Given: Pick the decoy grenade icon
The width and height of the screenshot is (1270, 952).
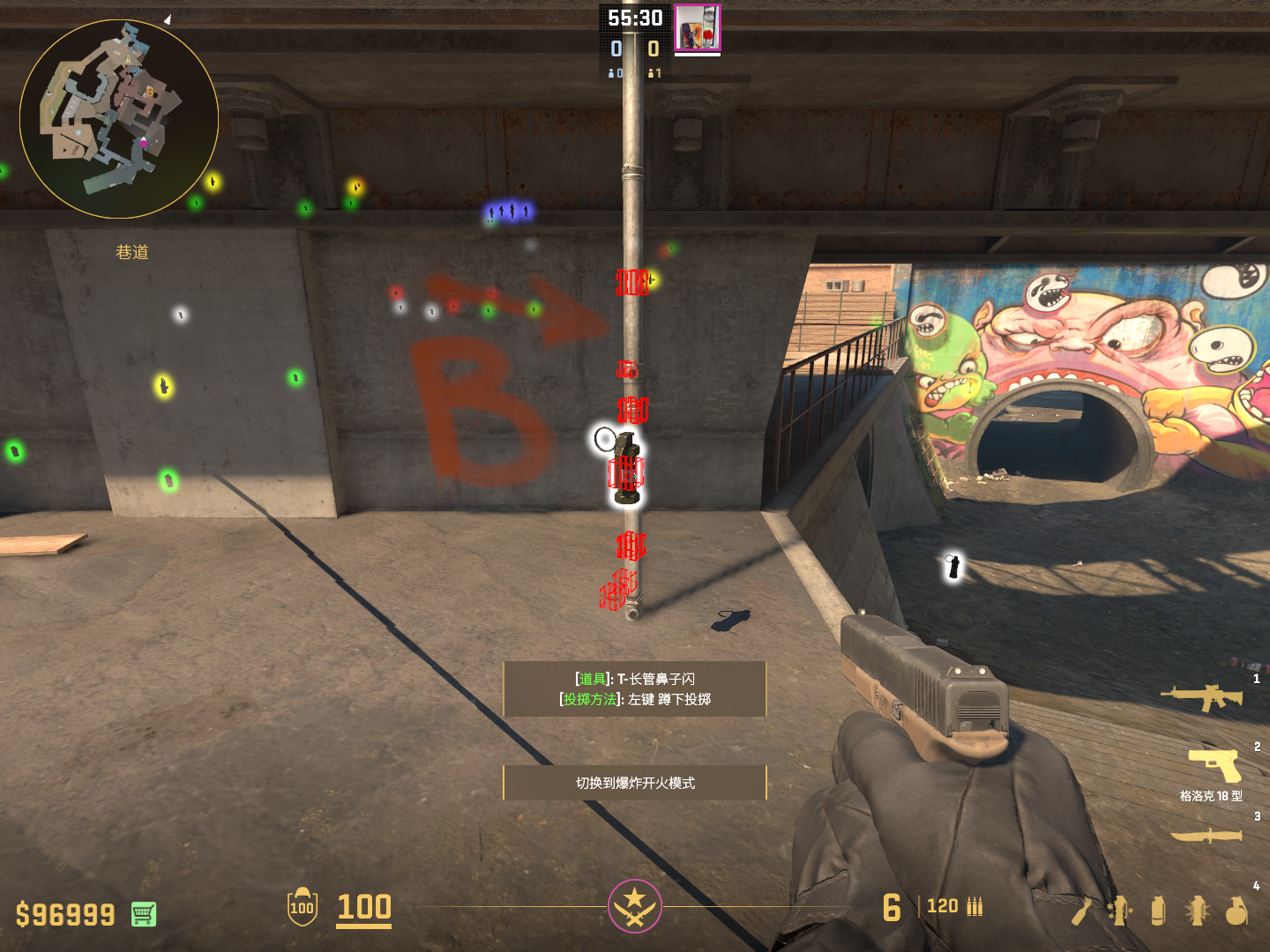Looking at the screenshot, I should tap(1120, 911).
